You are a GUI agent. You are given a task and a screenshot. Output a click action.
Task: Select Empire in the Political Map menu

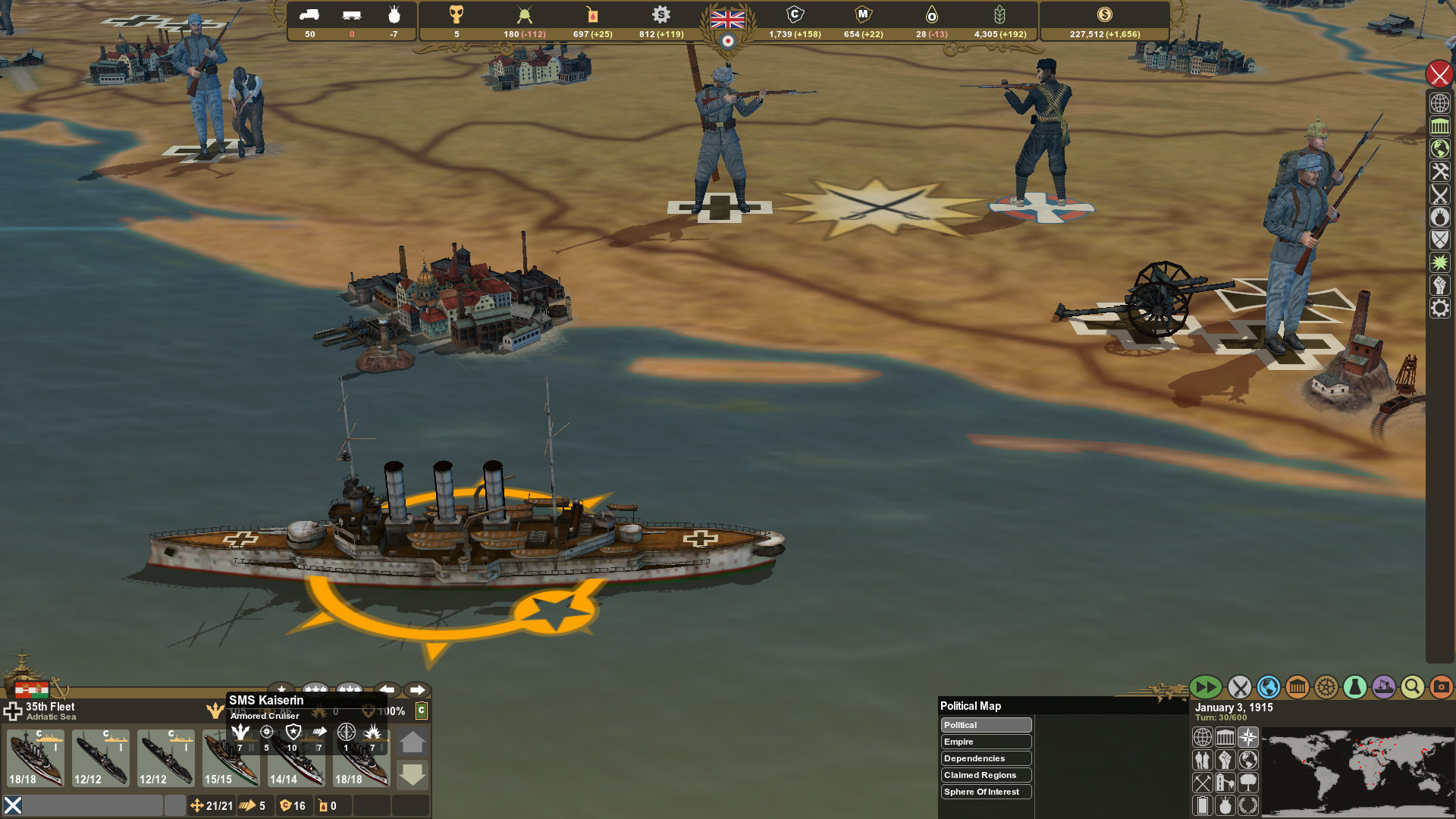point(985,742)
